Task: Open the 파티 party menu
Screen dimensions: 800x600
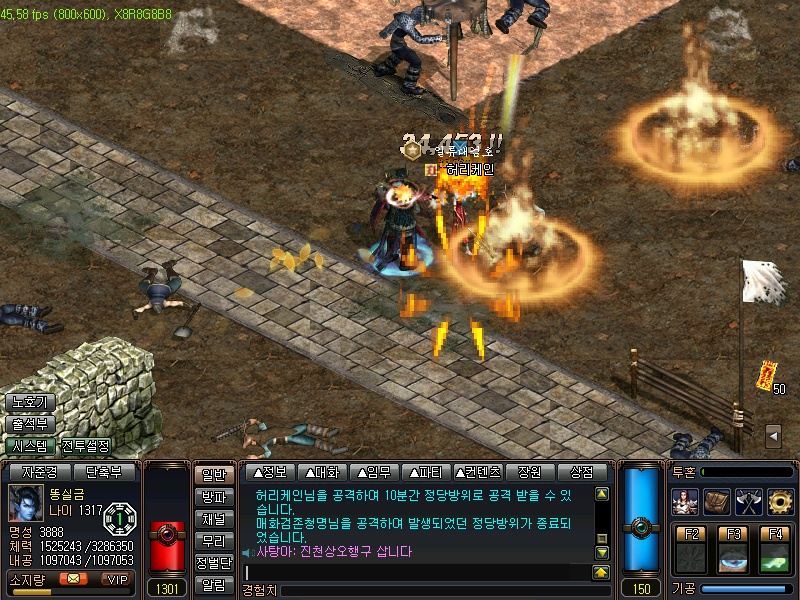Action: coord(425,472)
